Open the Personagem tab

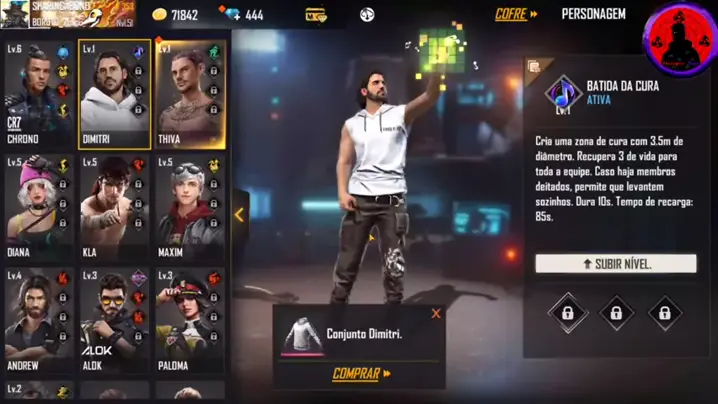(593, 14)
